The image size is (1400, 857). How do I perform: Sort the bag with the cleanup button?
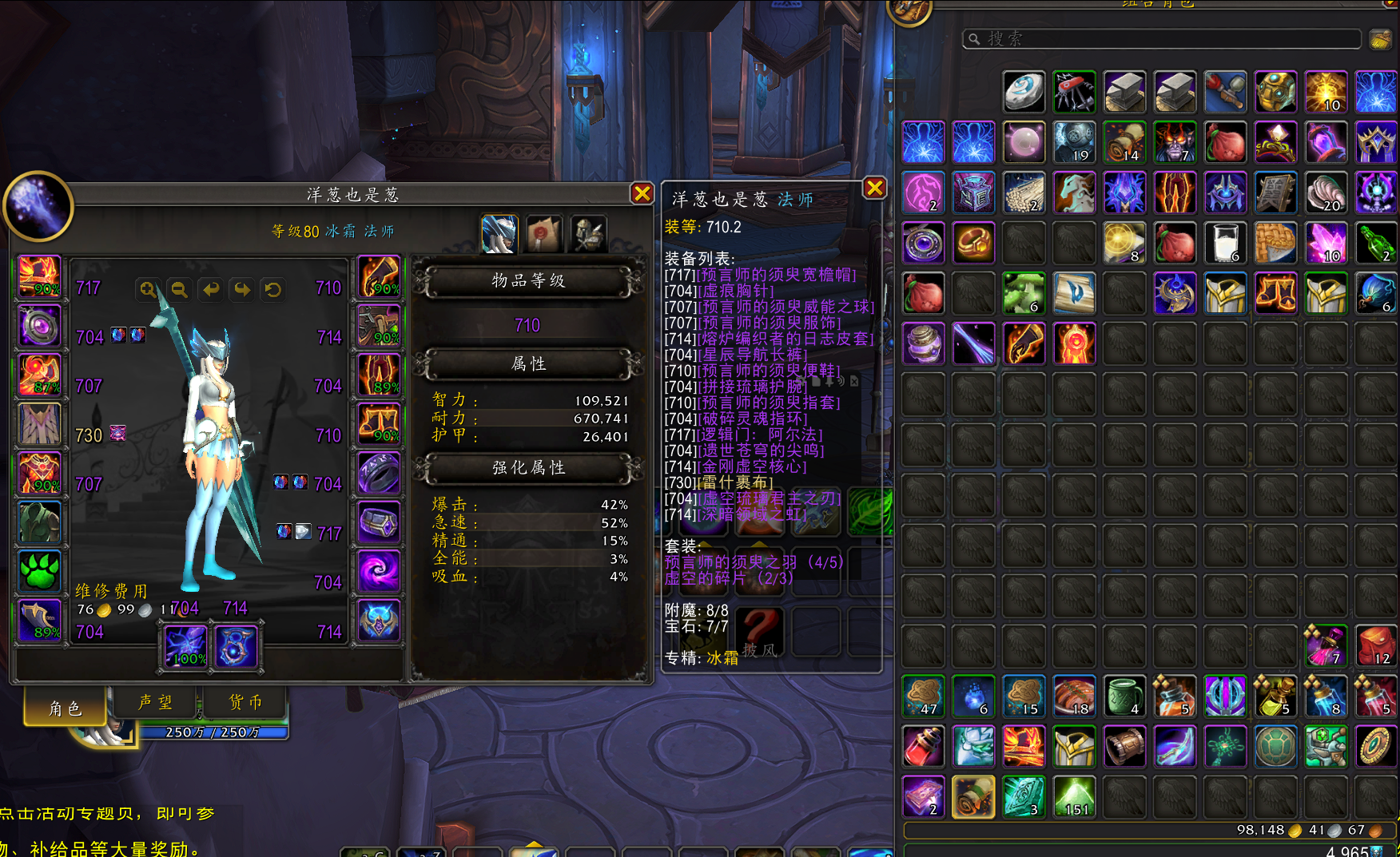click(x=1380, y=38)
